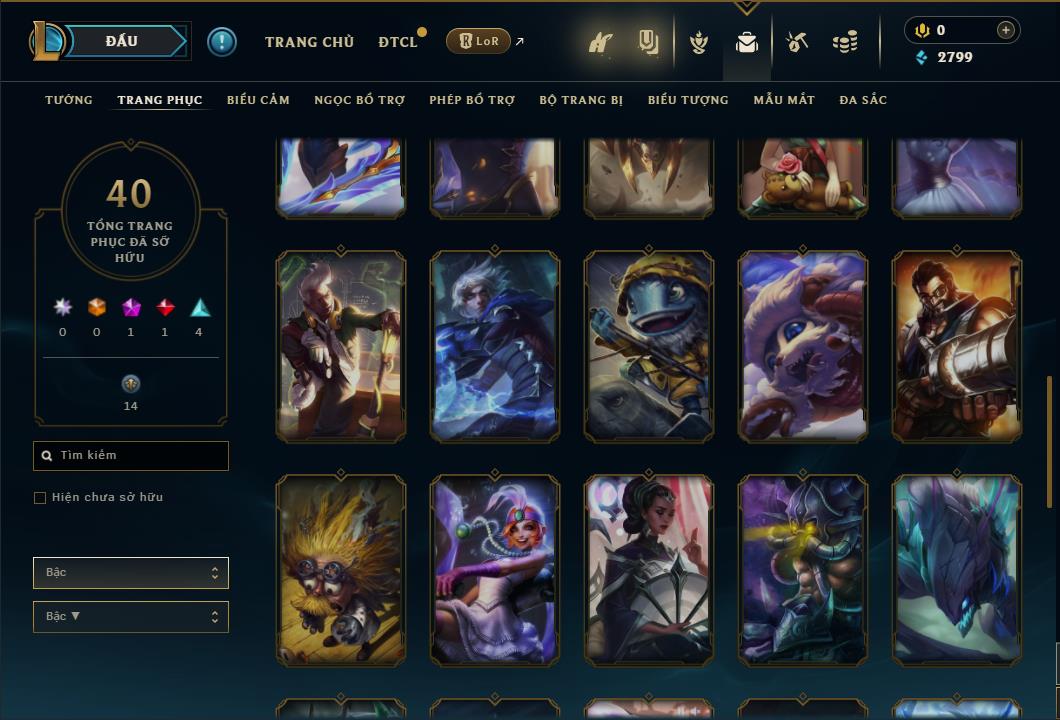Click the ĐẤU play button

[122, 41]
